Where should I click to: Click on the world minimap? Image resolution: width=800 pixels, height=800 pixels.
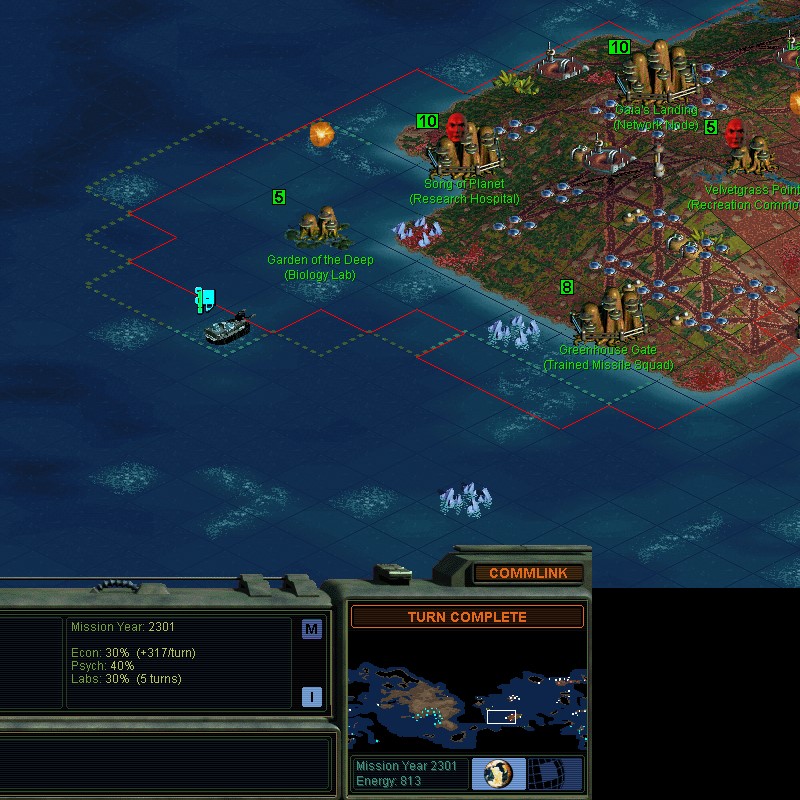click(x=467, y=693)
